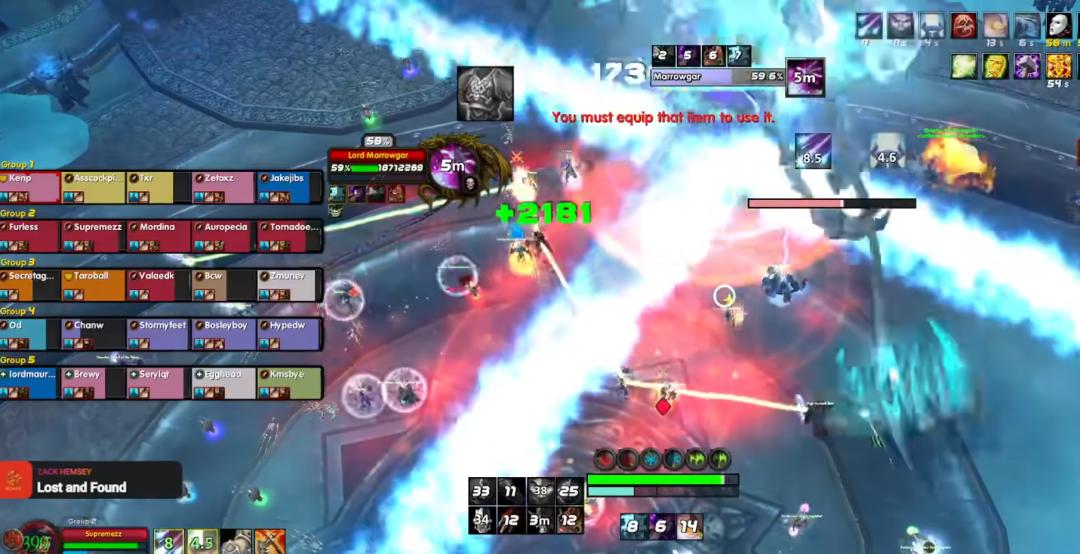Activate the cooldown icon showing 33
1080x554 pixels.
tap(483, 491)
